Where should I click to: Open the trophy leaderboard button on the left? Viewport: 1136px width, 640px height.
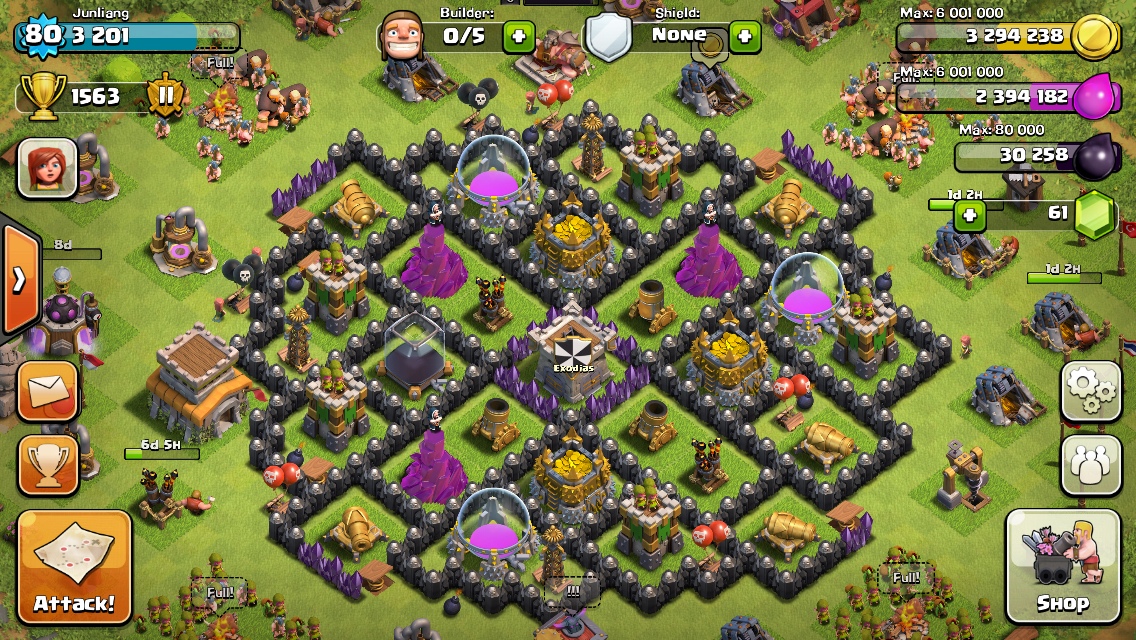[48, 464]
